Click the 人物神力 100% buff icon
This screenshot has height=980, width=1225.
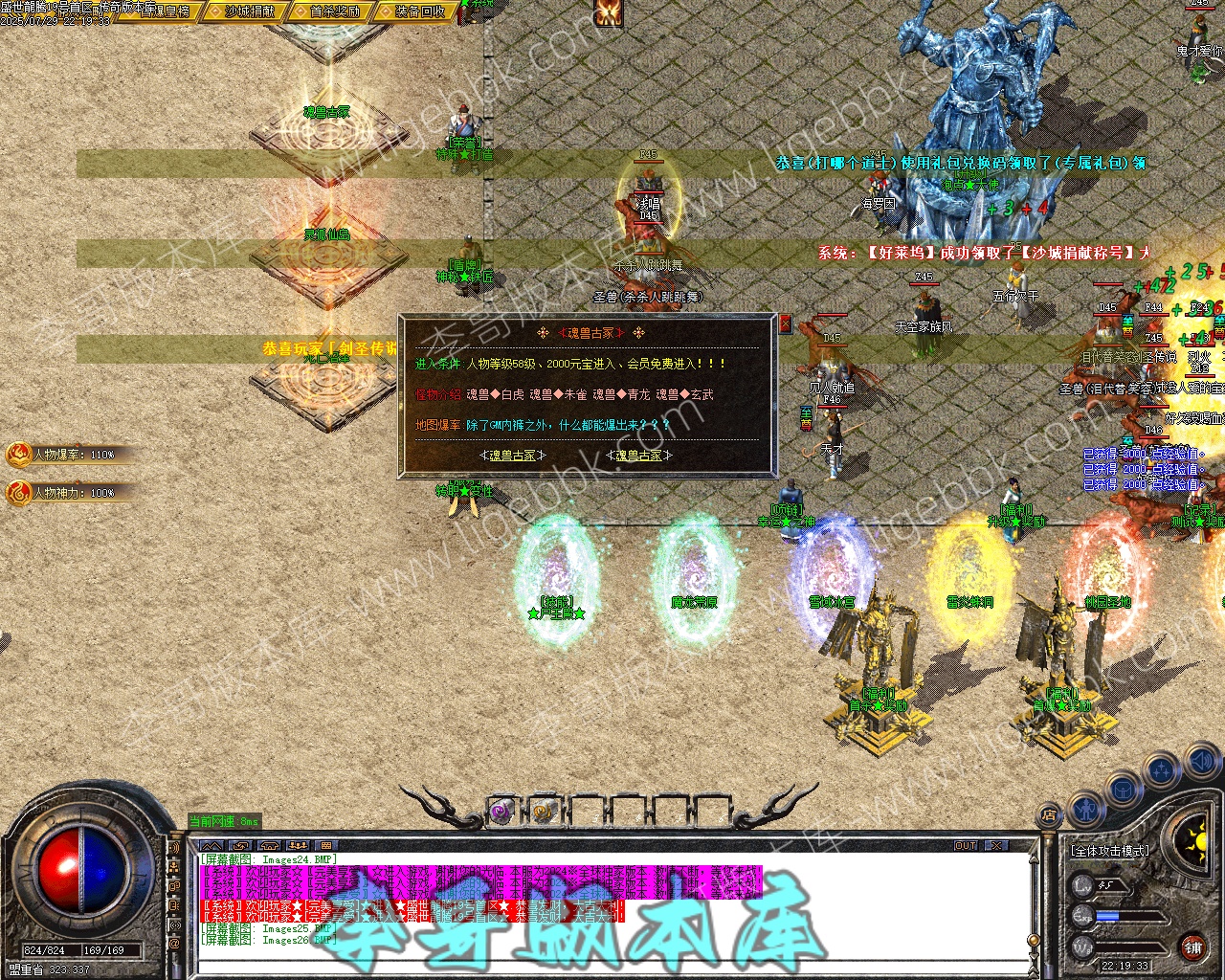[x=19, y=493]
